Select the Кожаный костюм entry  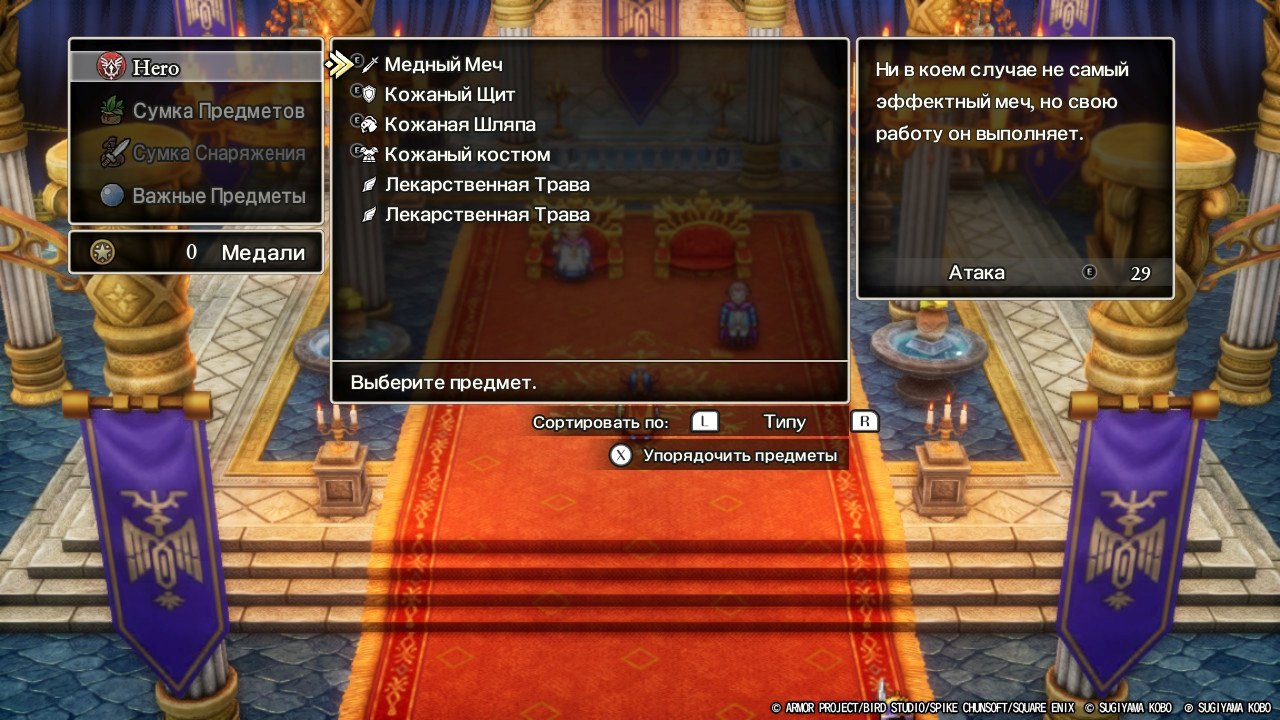click(x=467, y=155)
